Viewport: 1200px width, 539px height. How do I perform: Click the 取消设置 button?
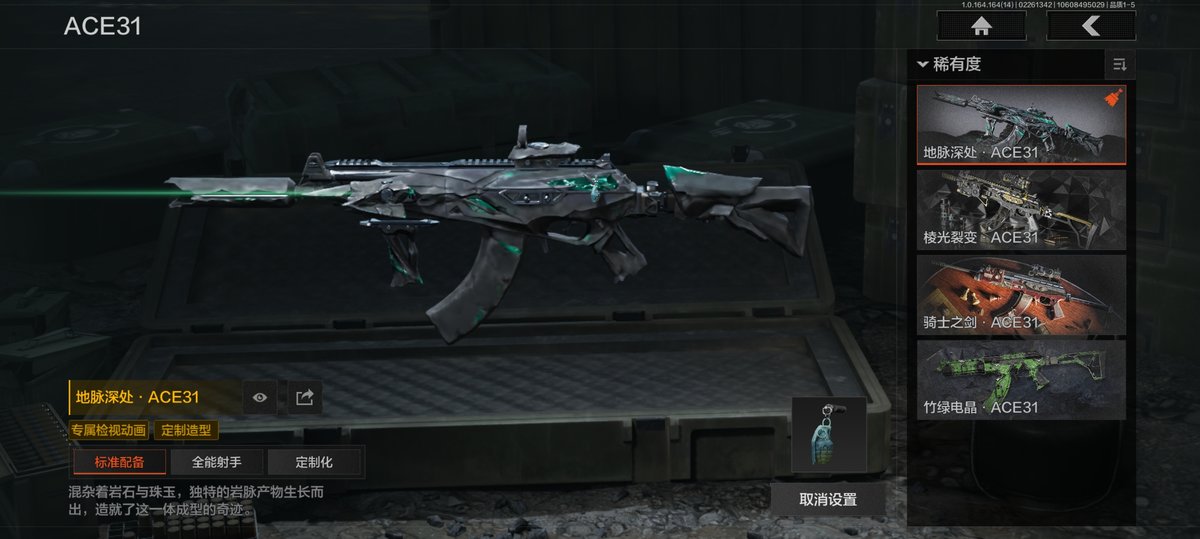(x=828, y=499)
